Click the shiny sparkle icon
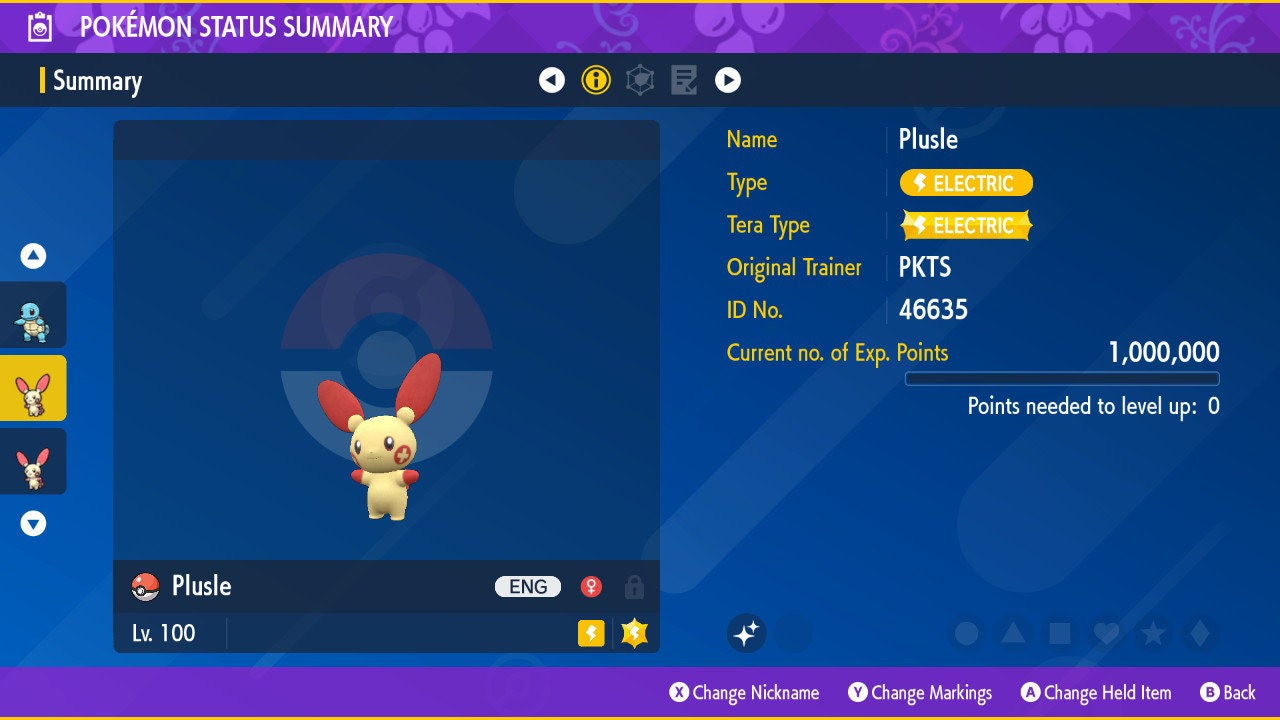 coord(747,633)
